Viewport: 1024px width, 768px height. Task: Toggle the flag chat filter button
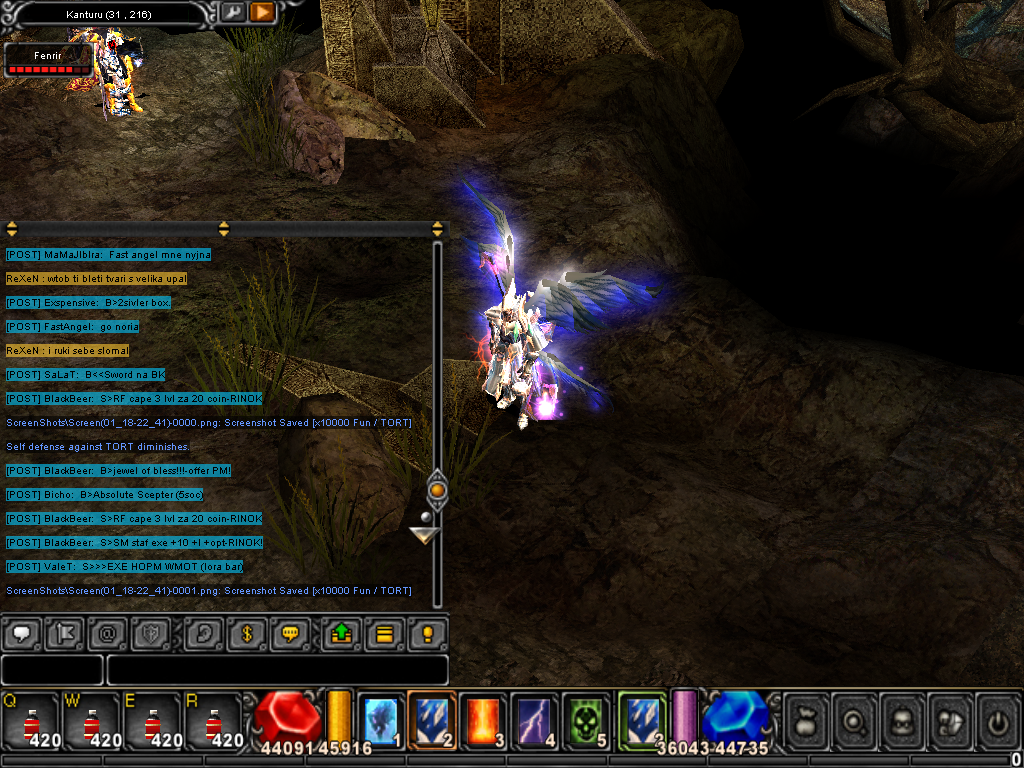pos(63,633)
